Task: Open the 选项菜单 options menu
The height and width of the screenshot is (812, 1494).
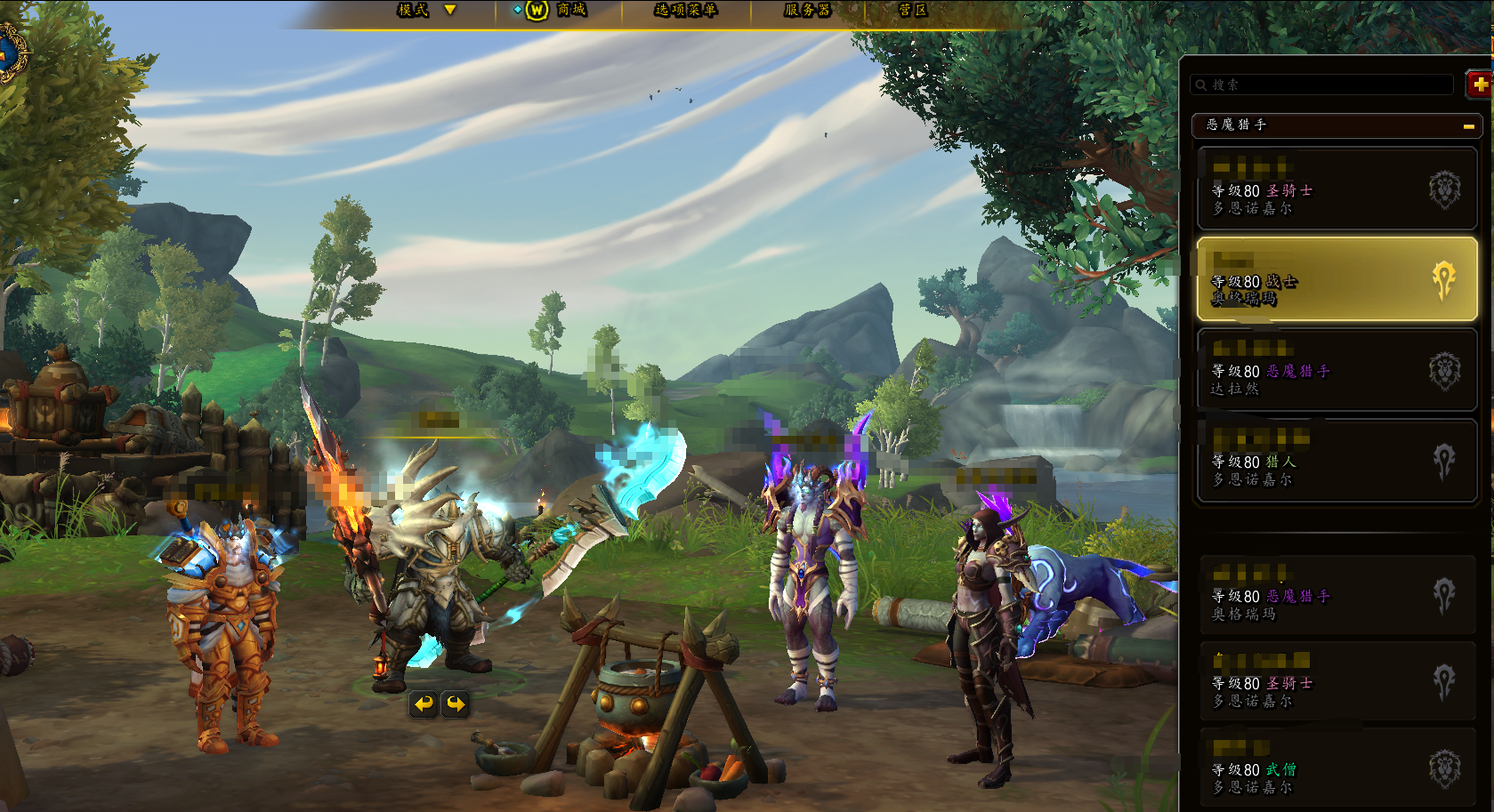Action: click(x=685, y=10)
